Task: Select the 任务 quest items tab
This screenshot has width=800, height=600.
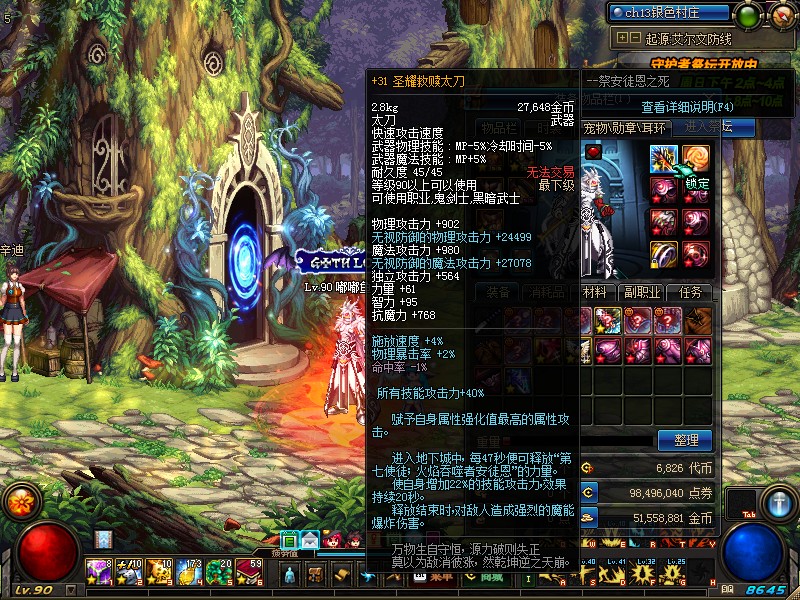Action: pyautogui.click(x=690, y=292)
